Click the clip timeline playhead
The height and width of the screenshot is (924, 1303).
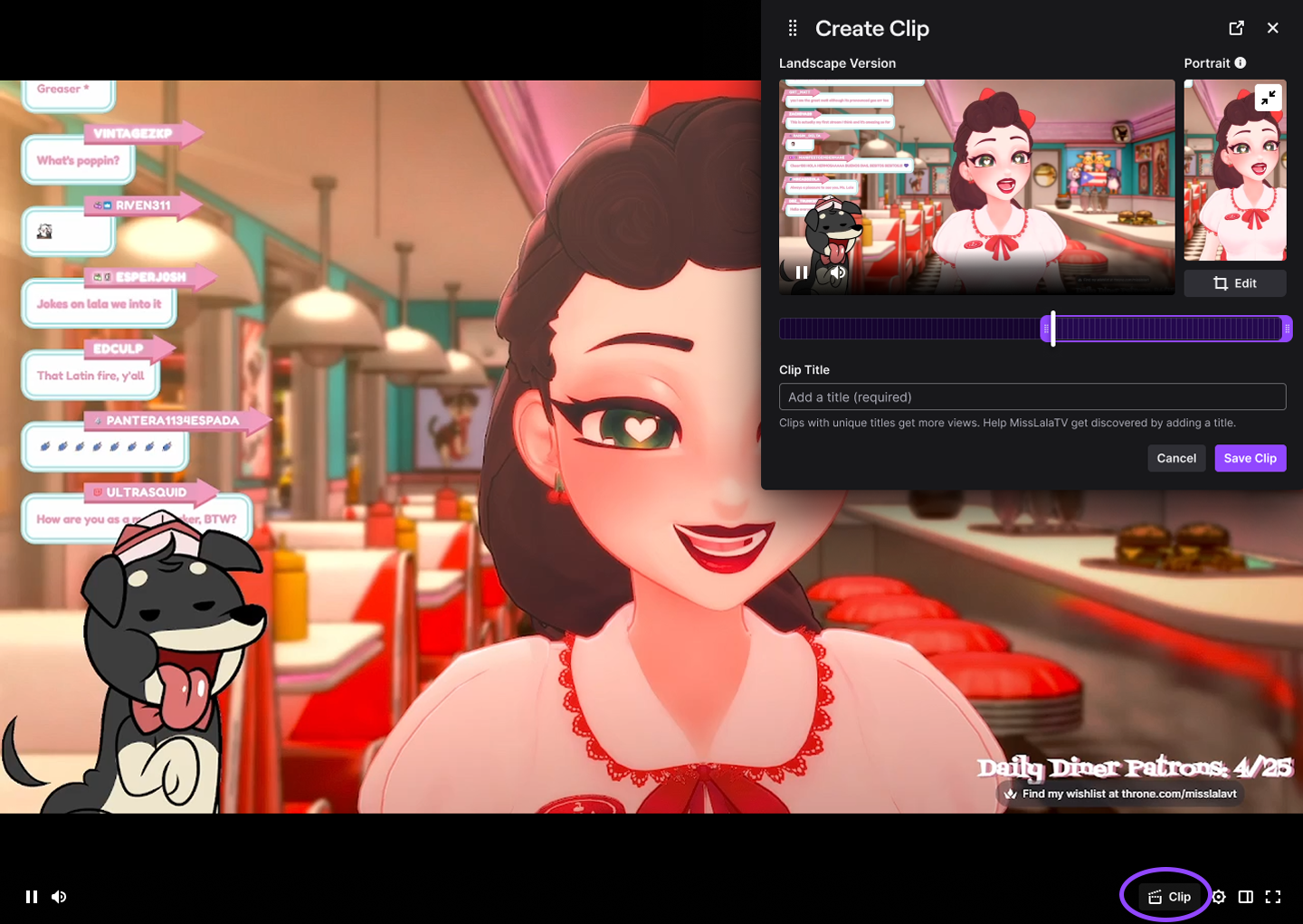coord(1053,329)
